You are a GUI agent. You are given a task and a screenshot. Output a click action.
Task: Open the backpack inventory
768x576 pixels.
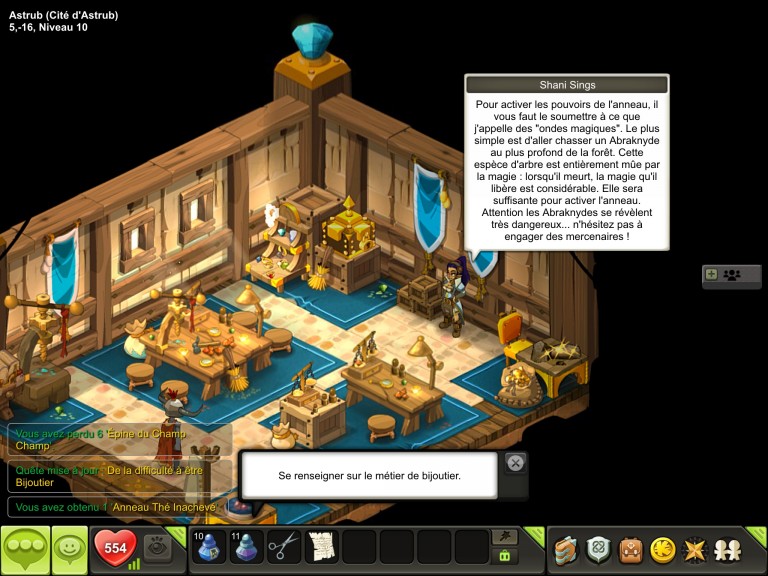630,549
